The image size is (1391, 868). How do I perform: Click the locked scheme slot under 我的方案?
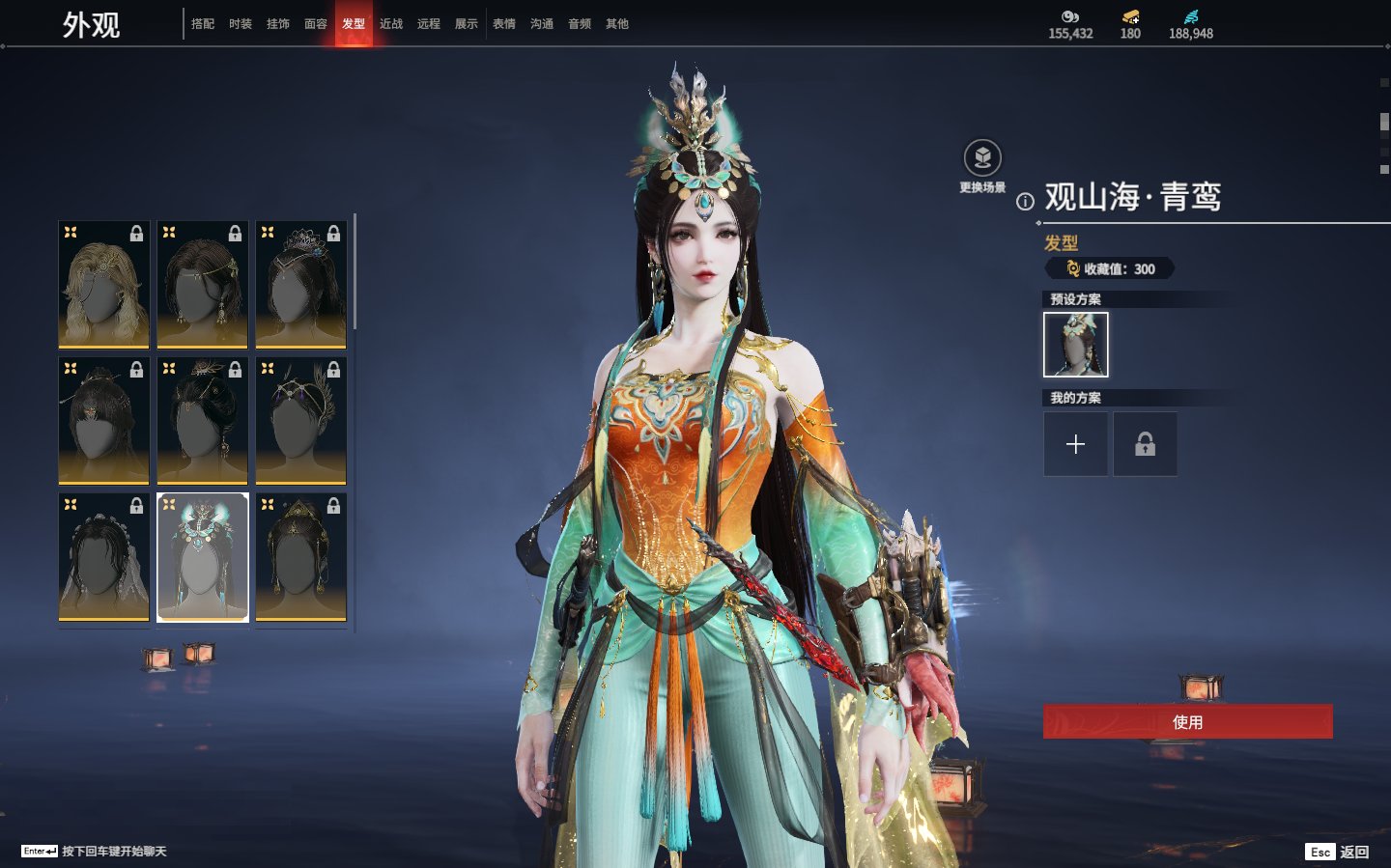pyautogui.click(x=1145, y=444)
